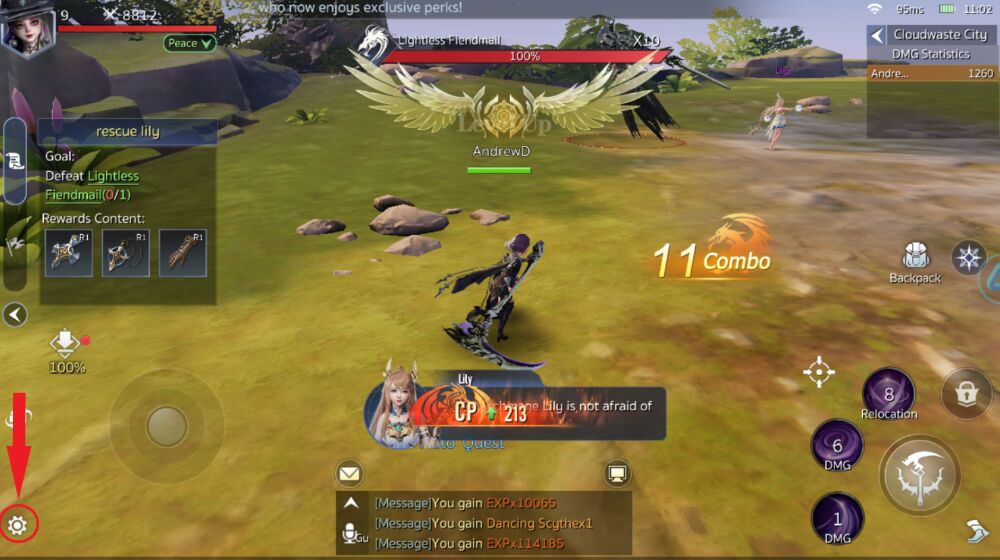Tap the voice chat microphone icon
Screen dimensions: 1000x560
tap(351, 535)
